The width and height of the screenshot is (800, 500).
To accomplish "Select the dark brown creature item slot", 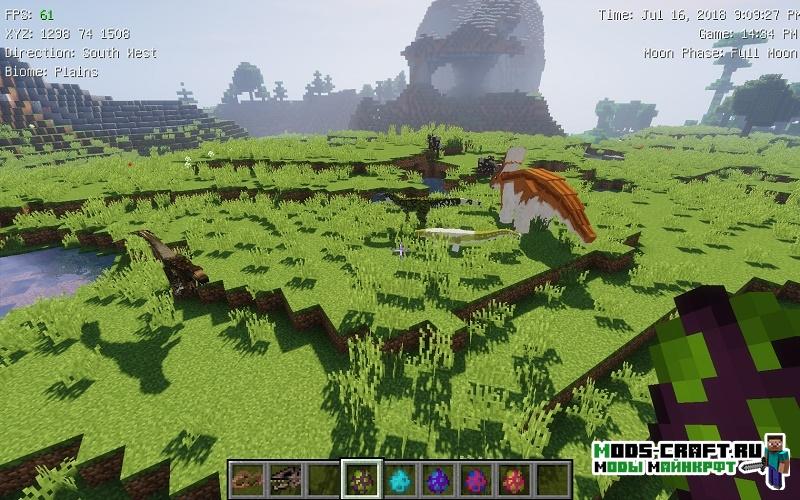I will point(285,479).
